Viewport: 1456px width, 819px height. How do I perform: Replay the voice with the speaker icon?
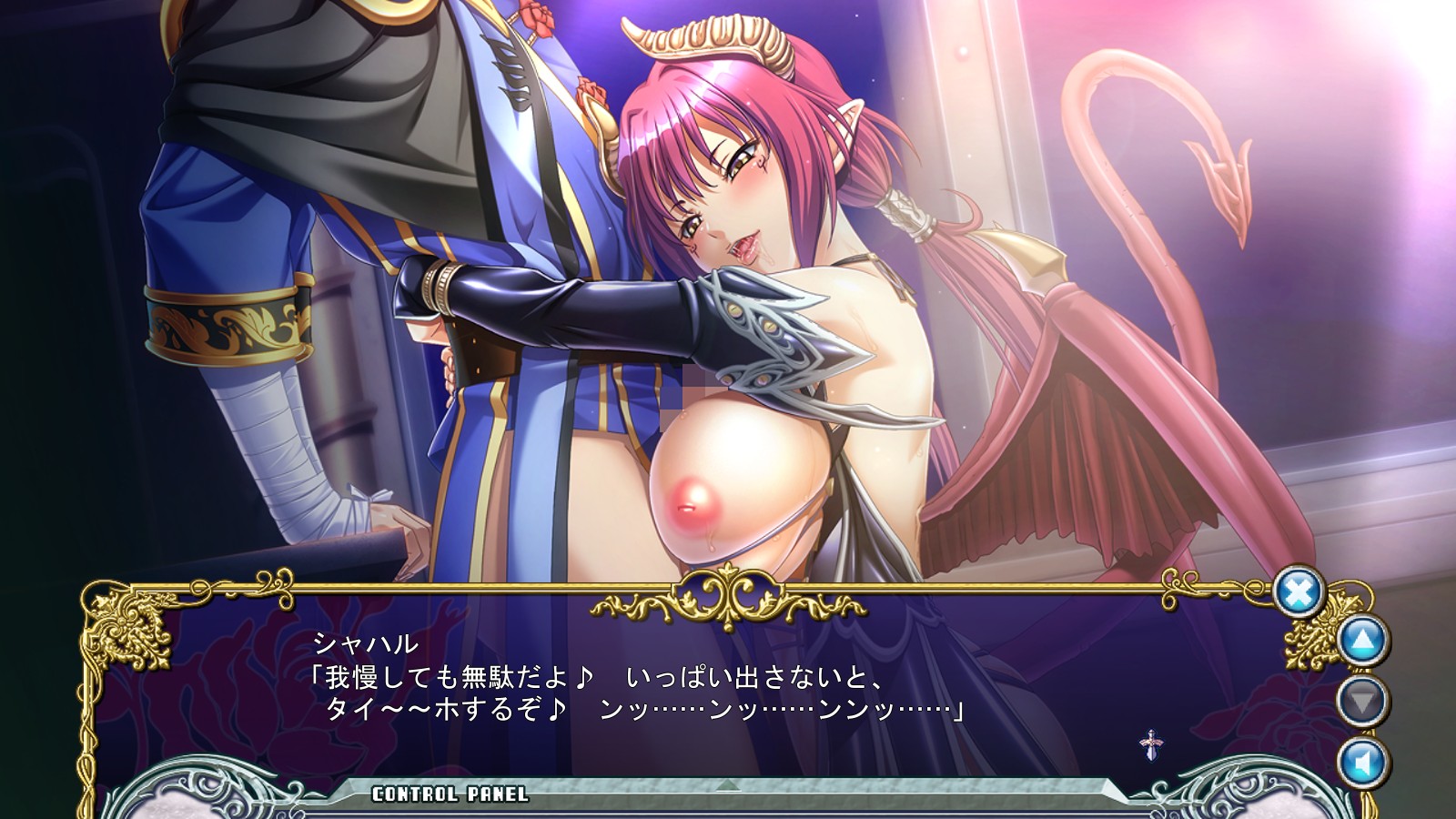pos(1362,762)
